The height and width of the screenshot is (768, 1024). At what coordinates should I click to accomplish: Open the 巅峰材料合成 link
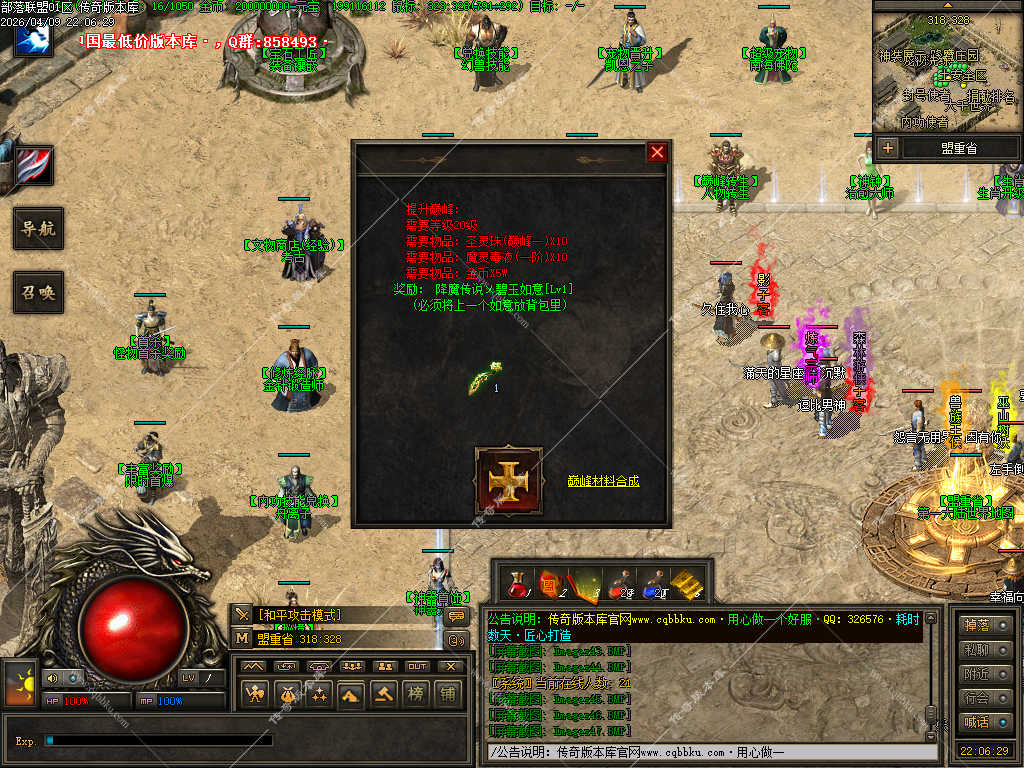click(x=603, y=481)
